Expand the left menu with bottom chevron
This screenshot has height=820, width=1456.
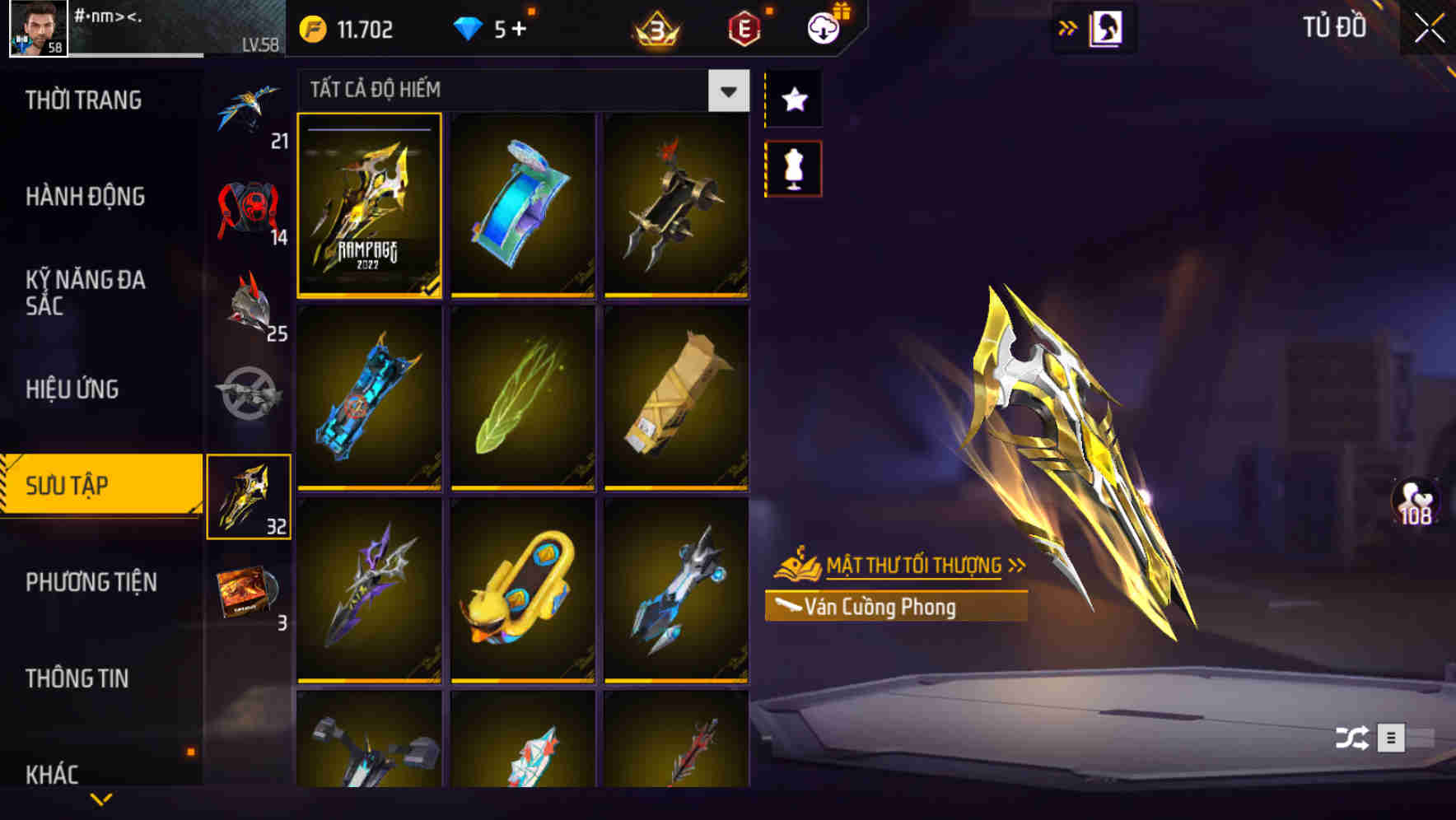click(100, 799)
